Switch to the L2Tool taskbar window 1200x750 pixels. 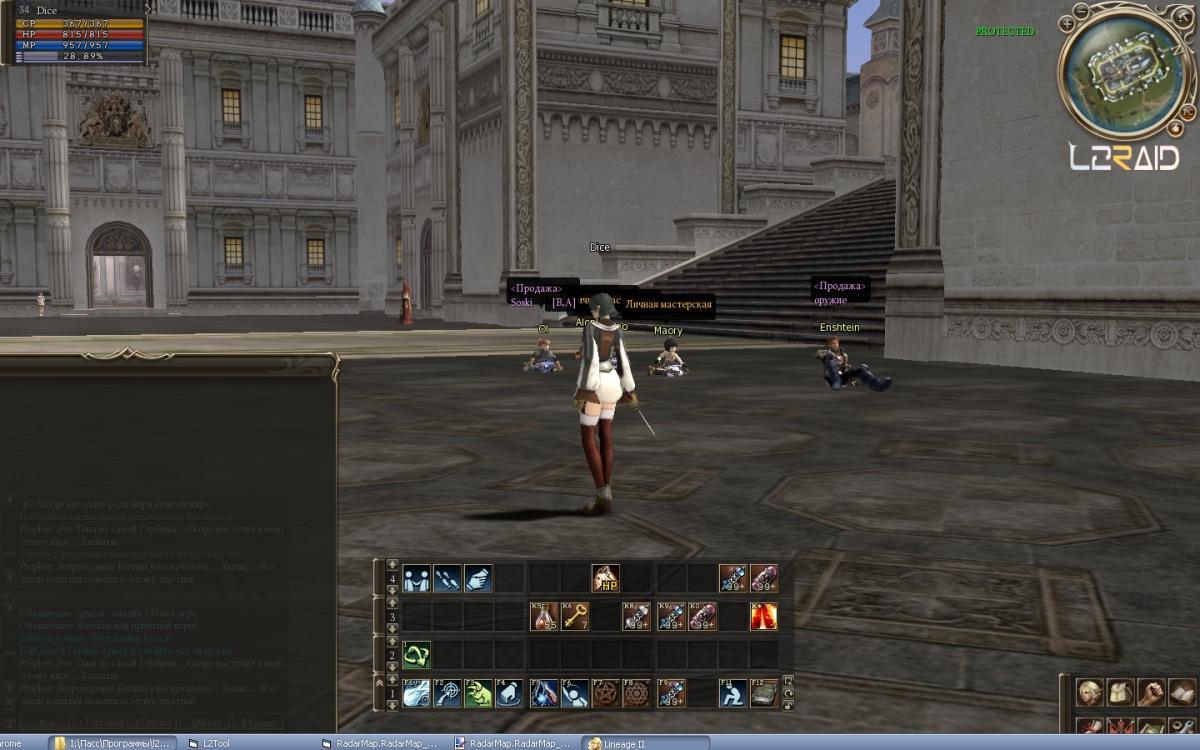tap(216, 743)
